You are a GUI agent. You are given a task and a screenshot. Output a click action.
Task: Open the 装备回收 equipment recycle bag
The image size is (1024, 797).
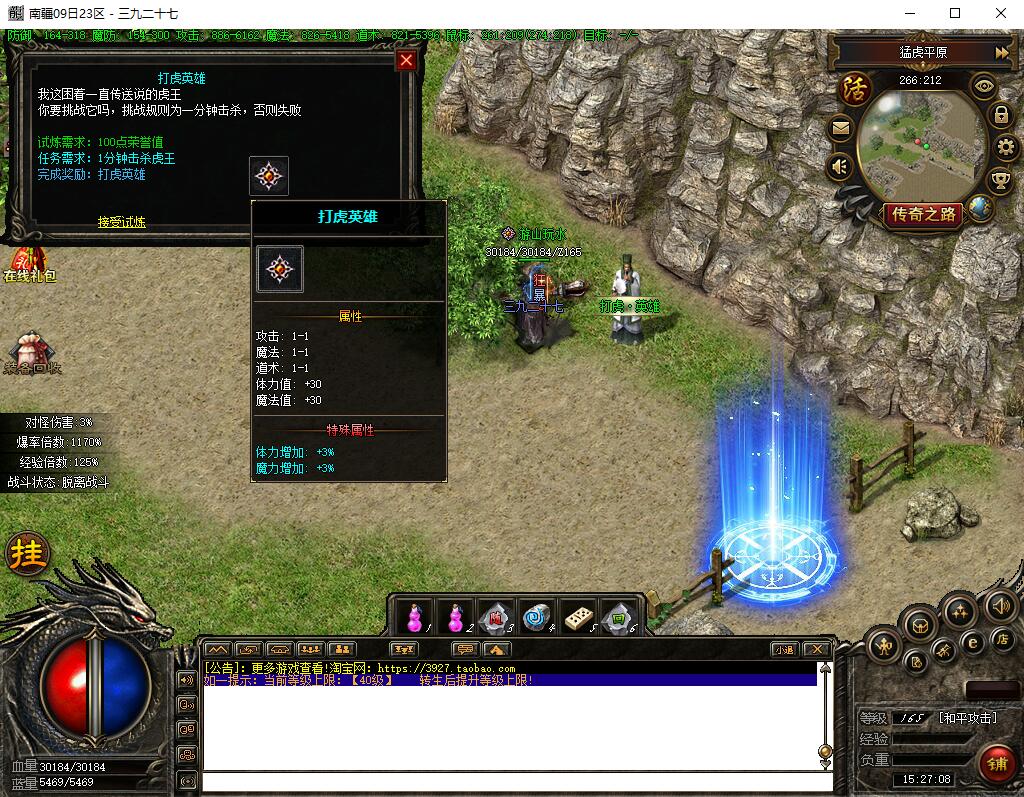[x=32, y=354]
